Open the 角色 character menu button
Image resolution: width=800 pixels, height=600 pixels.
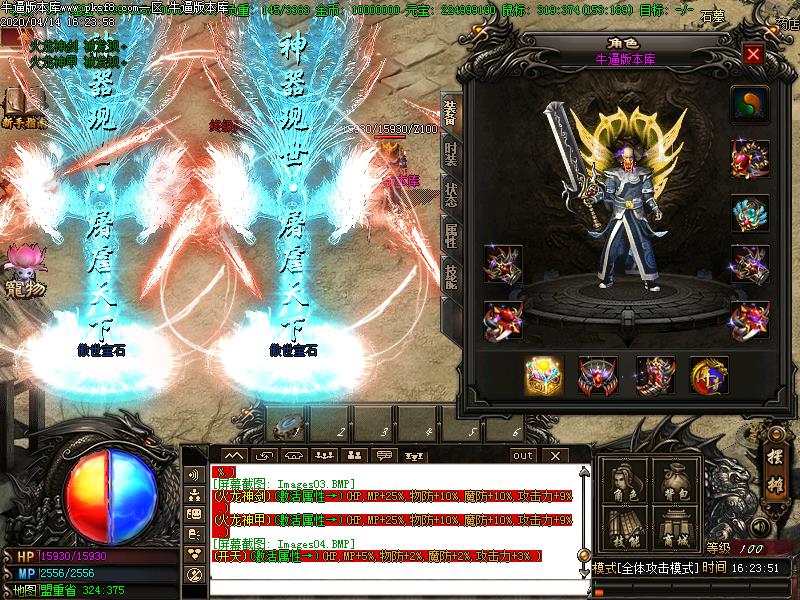click(x=625, y=481)
